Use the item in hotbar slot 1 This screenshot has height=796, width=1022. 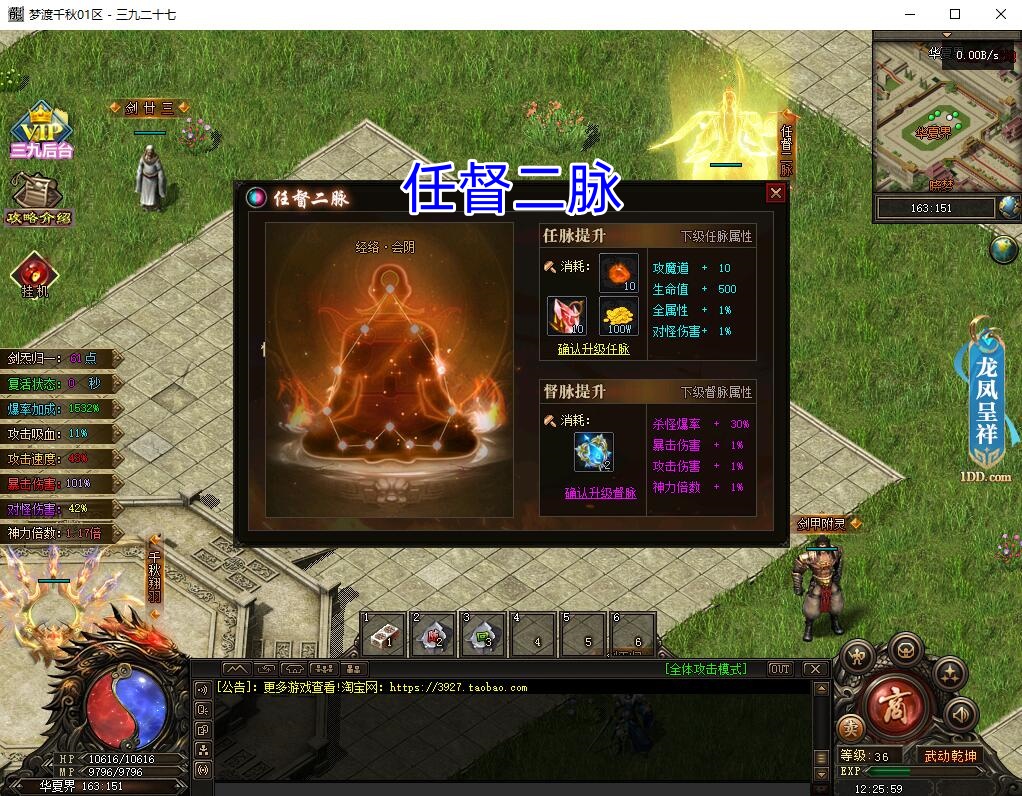[384, 635]
